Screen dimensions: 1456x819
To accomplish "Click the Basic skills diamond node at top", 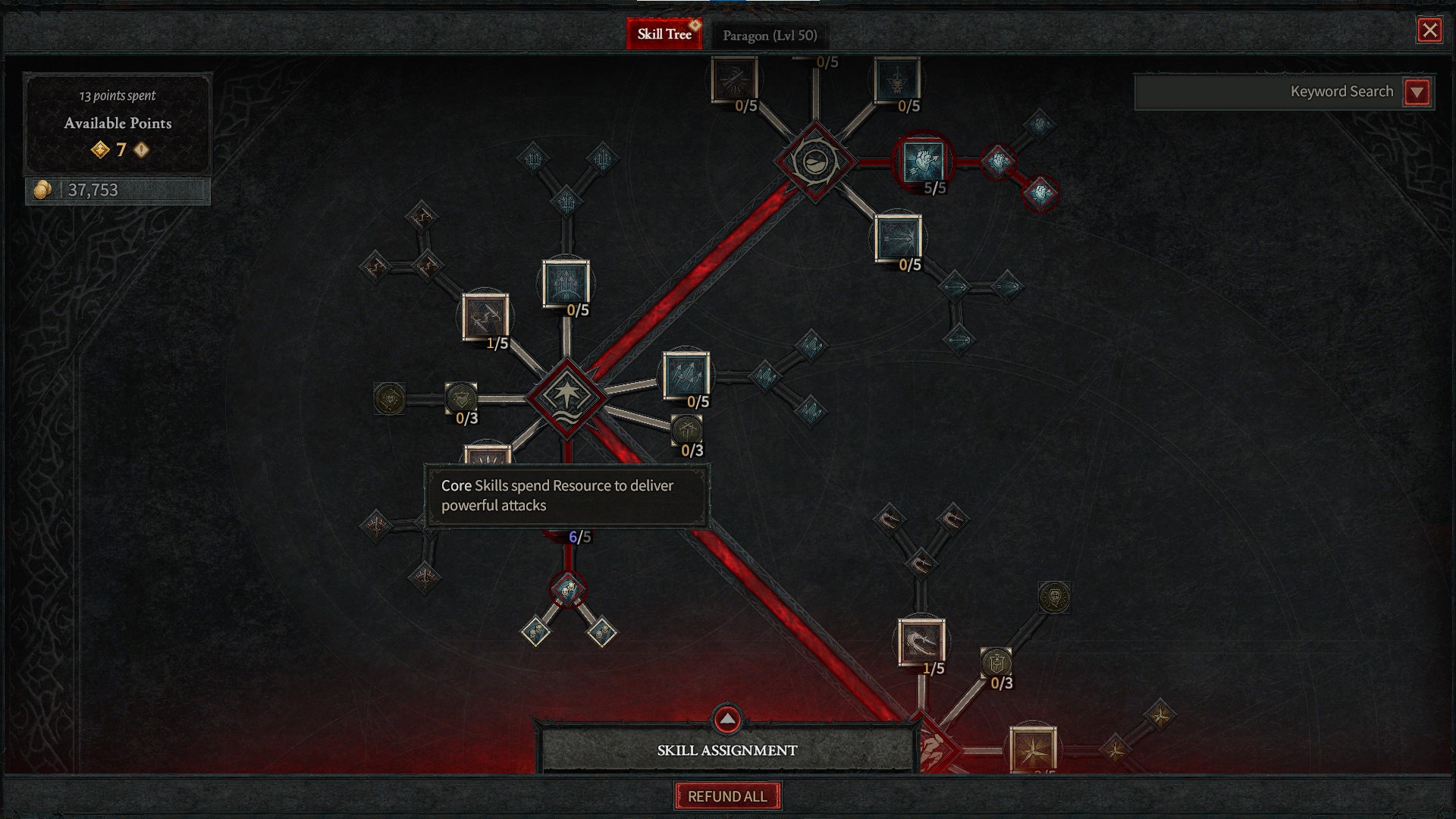I will pos(817,161).
